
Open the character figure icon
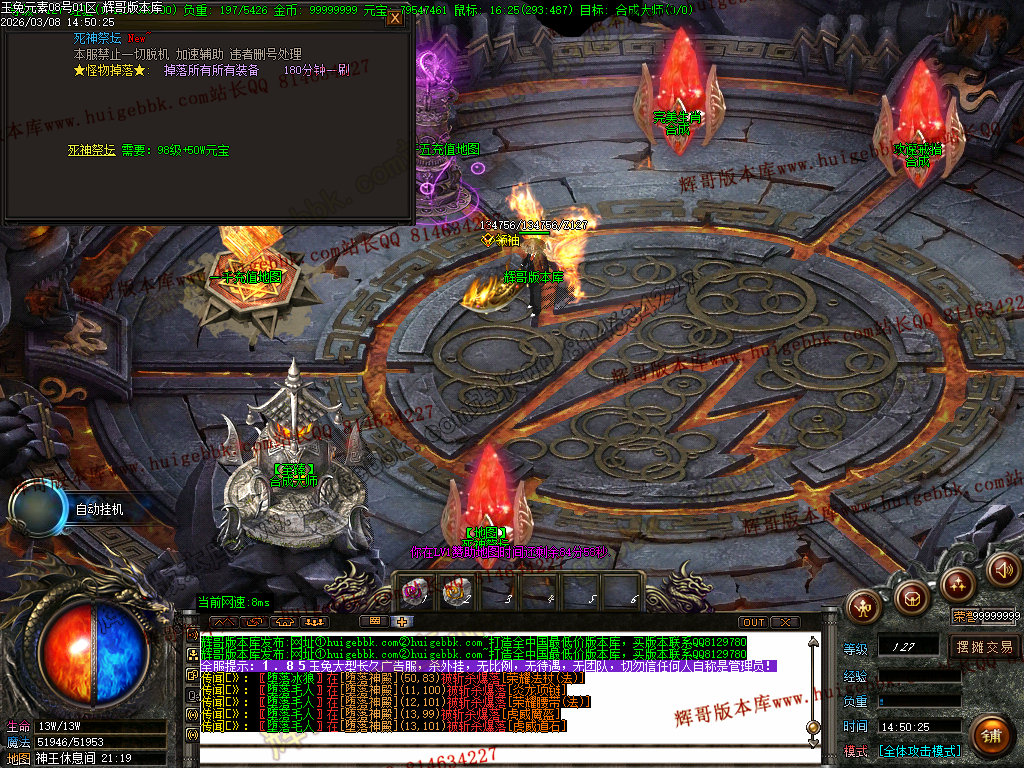[x=864, y=605]
